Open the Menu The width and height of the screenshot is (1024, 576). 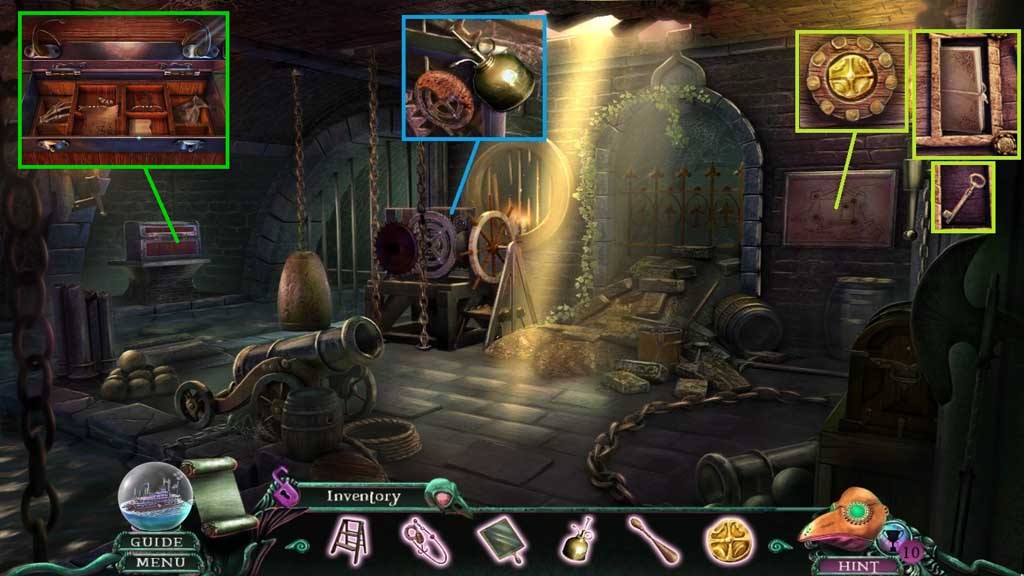click(157, 562)
